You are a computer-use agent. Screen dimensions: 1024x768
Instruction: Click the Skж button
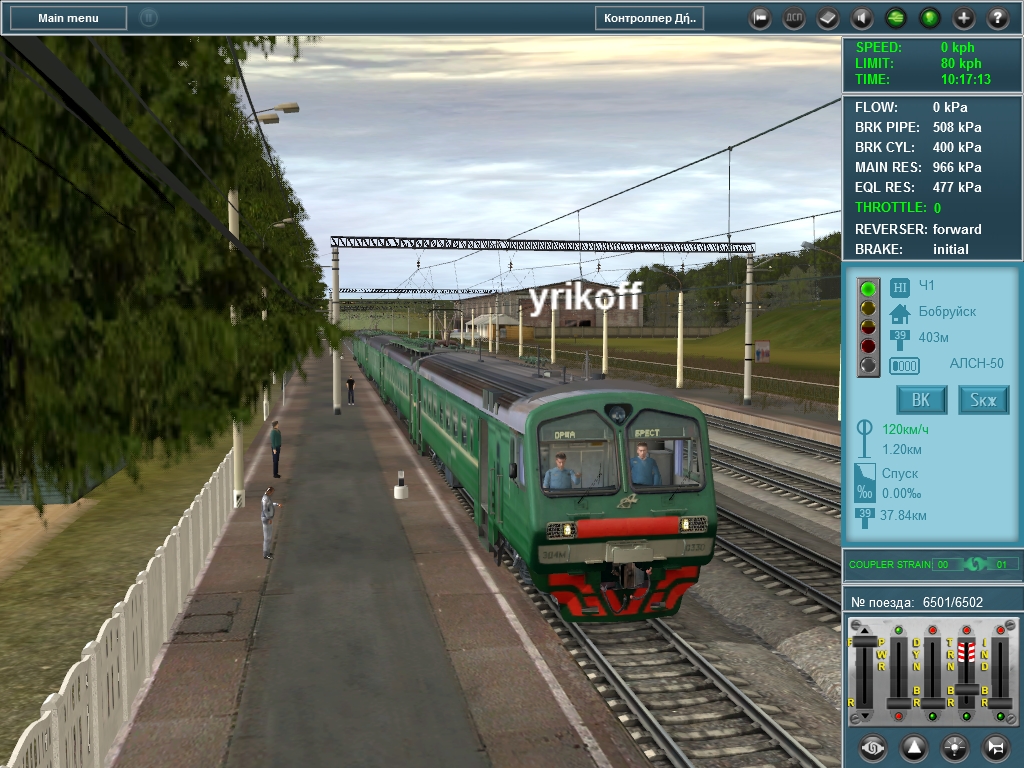click(984, 401)
